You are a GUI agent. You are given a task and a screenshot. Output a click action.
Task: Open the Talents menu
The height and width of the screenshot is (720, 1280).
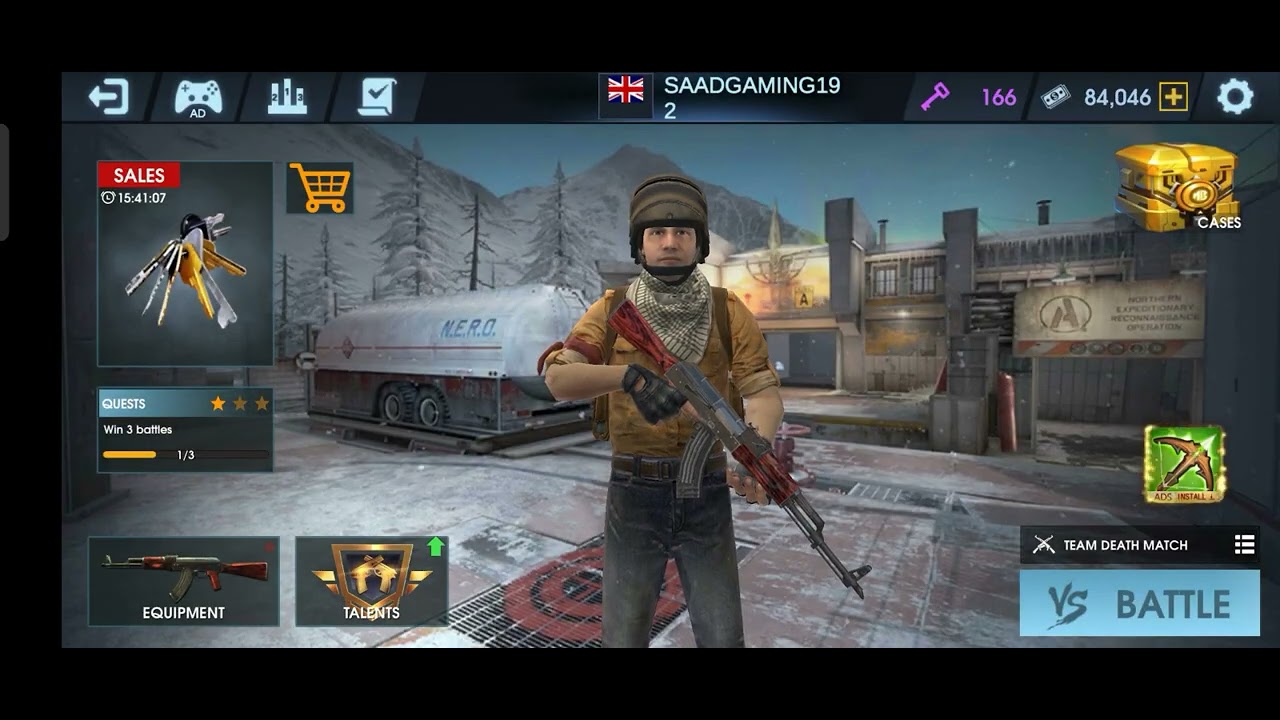[x=372, y=581]
